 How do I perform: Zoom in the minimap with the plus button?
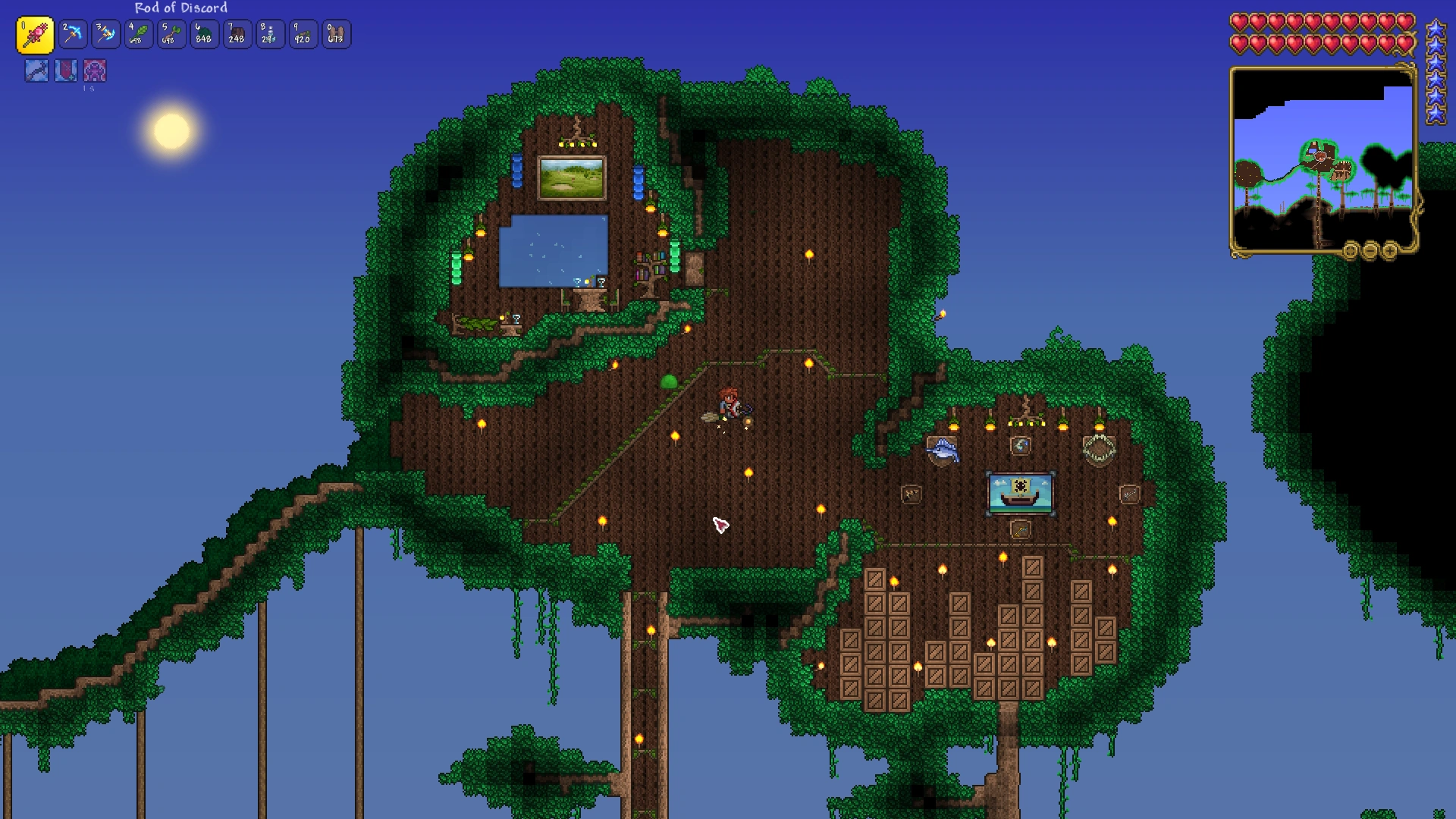pos(1389,252)
